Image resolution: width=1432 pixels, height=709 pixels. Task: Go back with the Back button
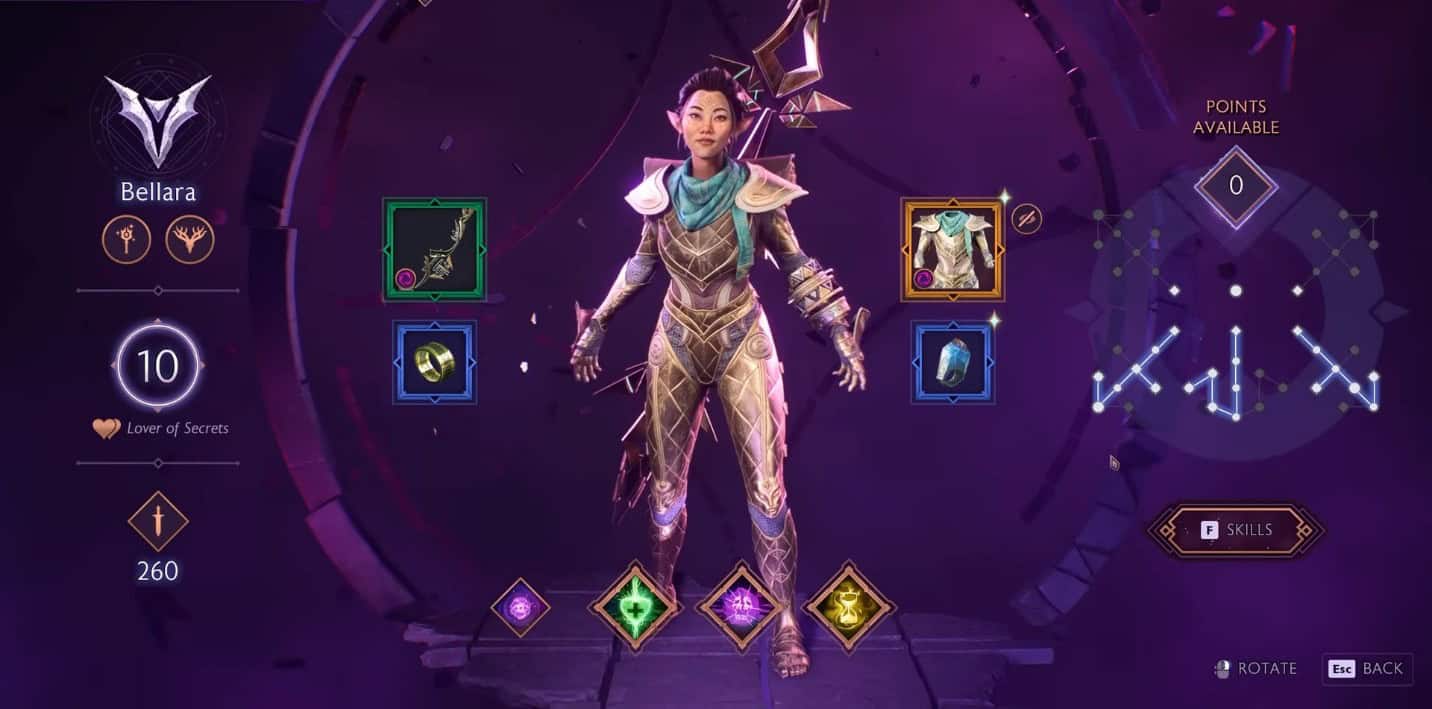(x=1368, y=669)
